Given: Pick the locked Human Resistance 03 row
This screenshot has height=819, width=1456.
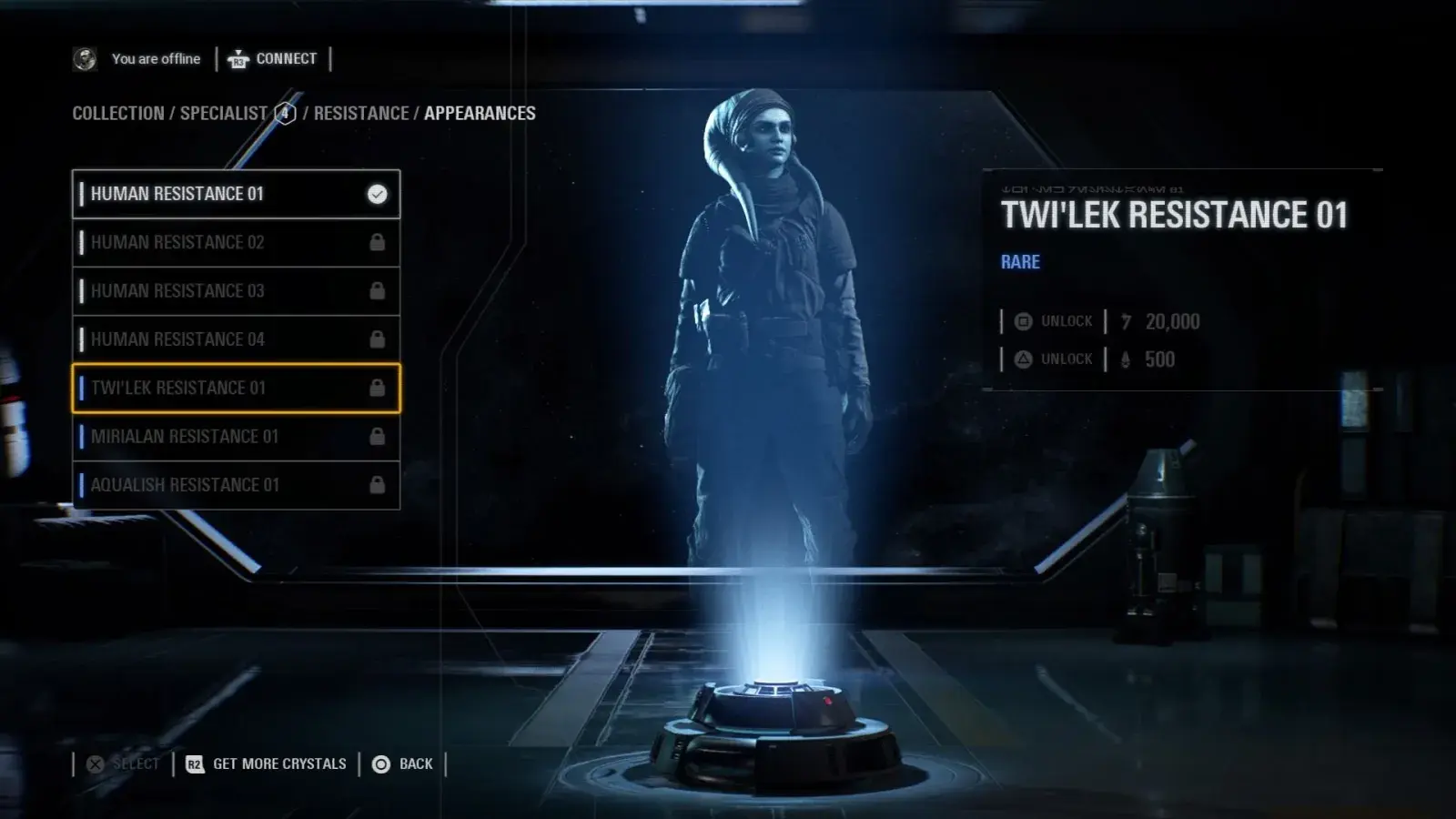Looking at the screenshot, I should (236, 291).
